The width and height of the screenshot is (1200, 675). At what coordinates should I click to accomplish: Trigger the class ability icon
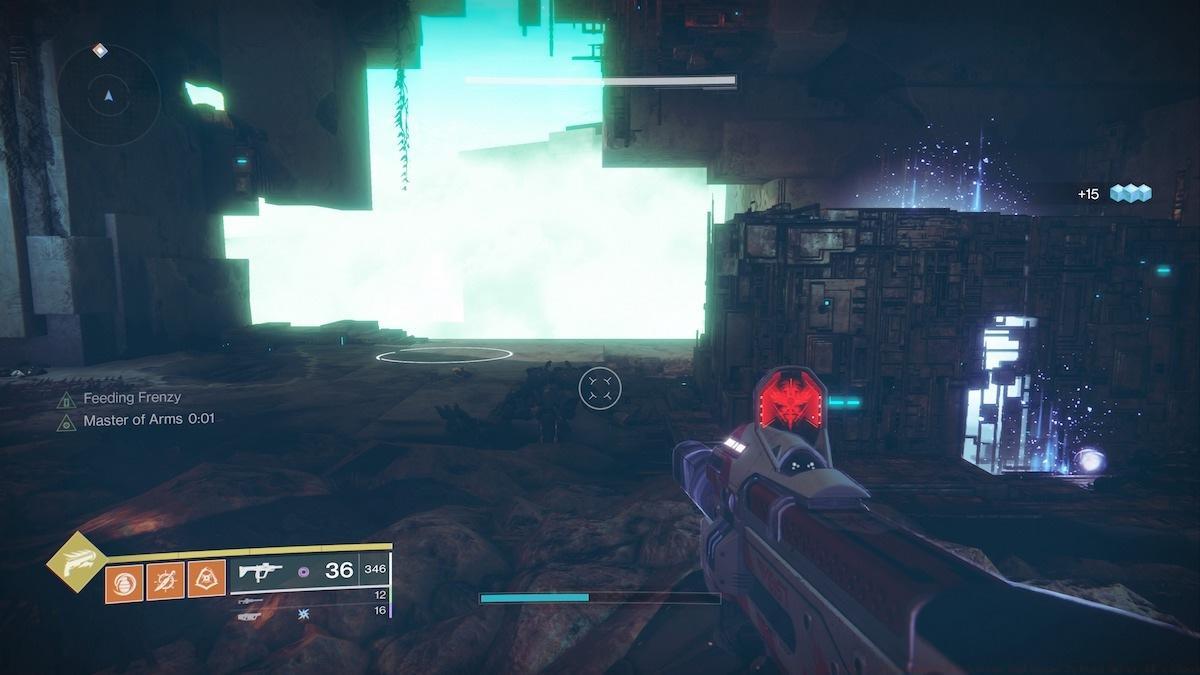pyautogui.click(x=206, y=581)
